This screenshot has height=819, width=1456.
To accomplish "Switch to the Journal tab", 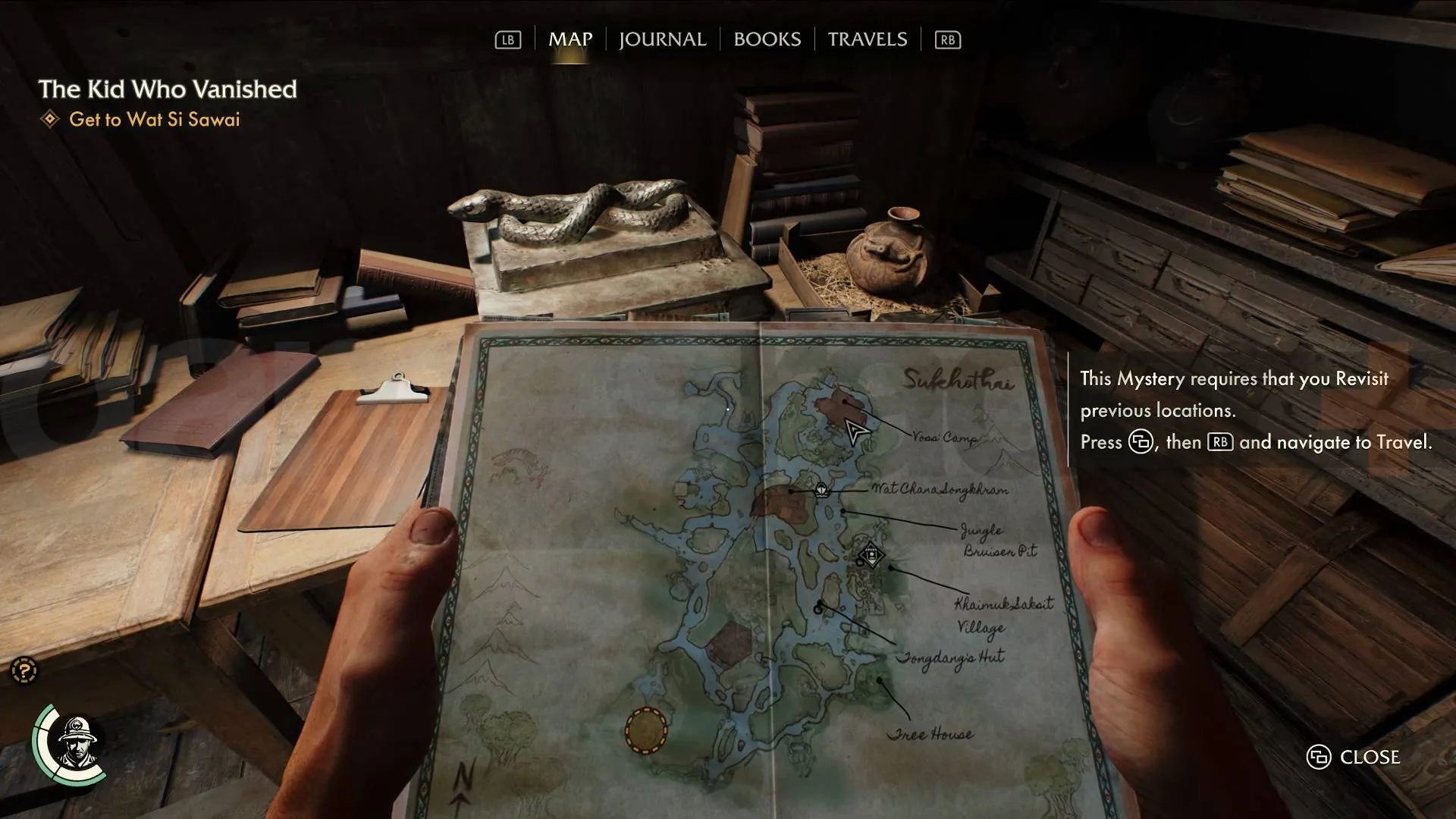I will [x=662, y=39].
